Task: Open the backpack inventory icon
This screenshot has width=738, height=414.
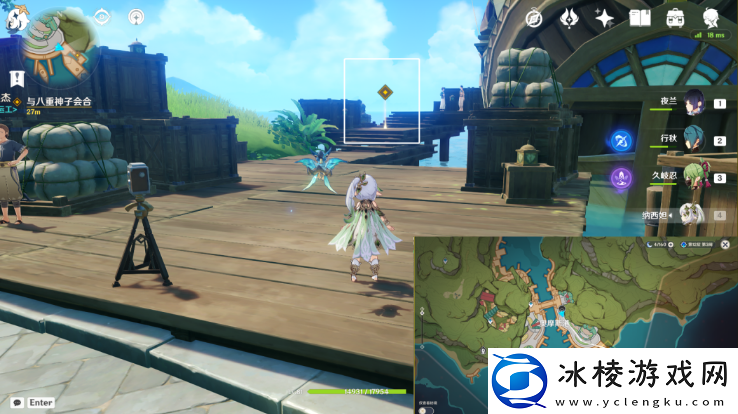Action: pyautogui.click(x=675, y=18)
